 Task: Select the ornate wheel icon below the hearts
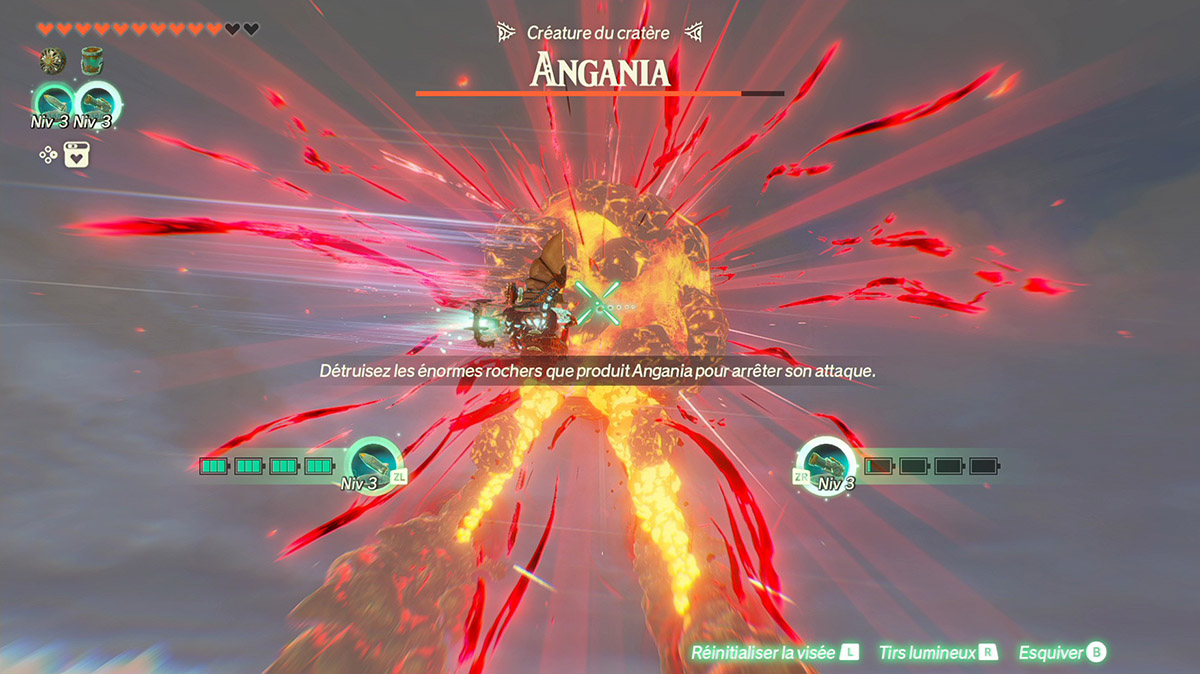(52, 62)
